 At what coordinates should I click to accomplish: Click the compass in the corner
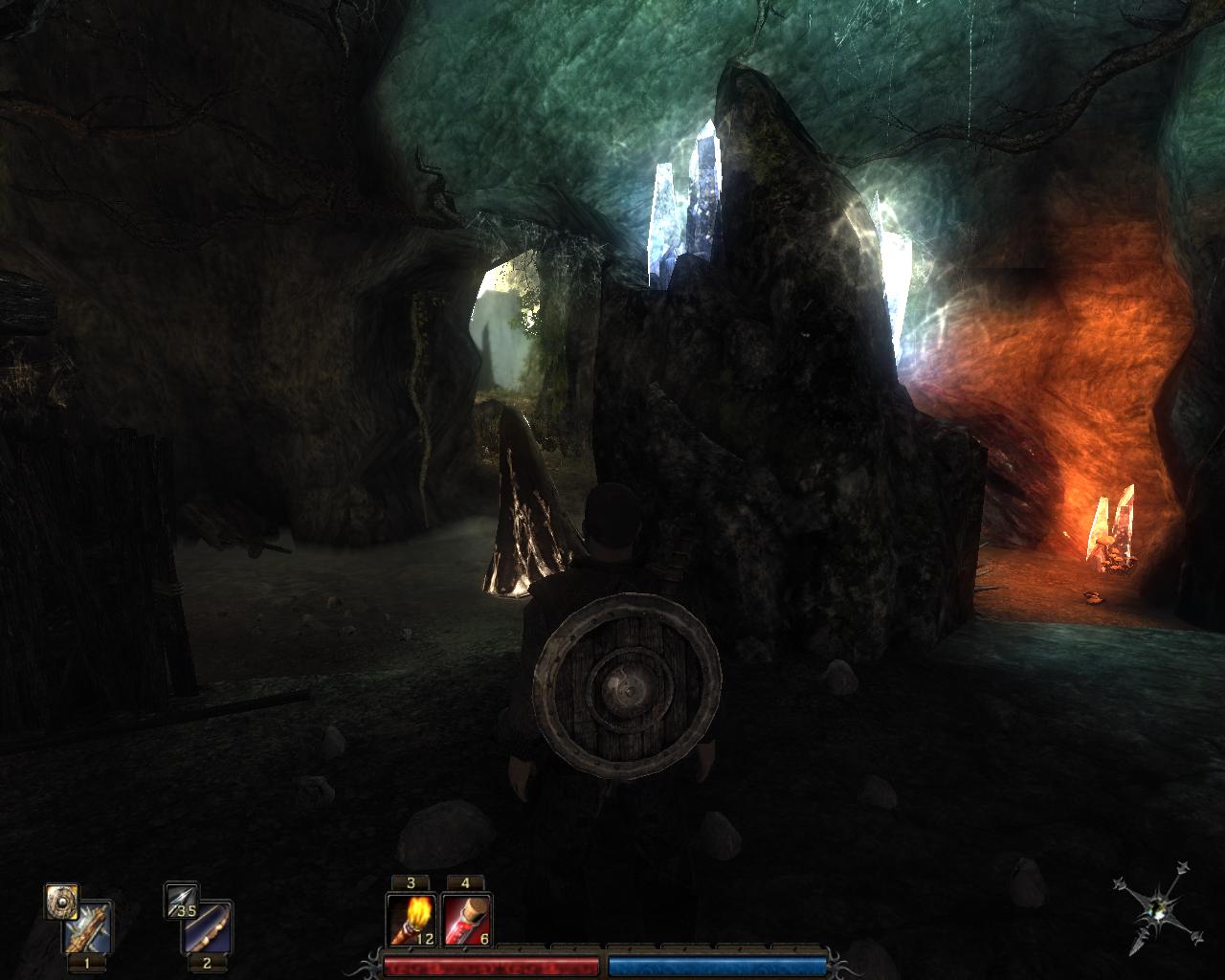click(1157, 910)
